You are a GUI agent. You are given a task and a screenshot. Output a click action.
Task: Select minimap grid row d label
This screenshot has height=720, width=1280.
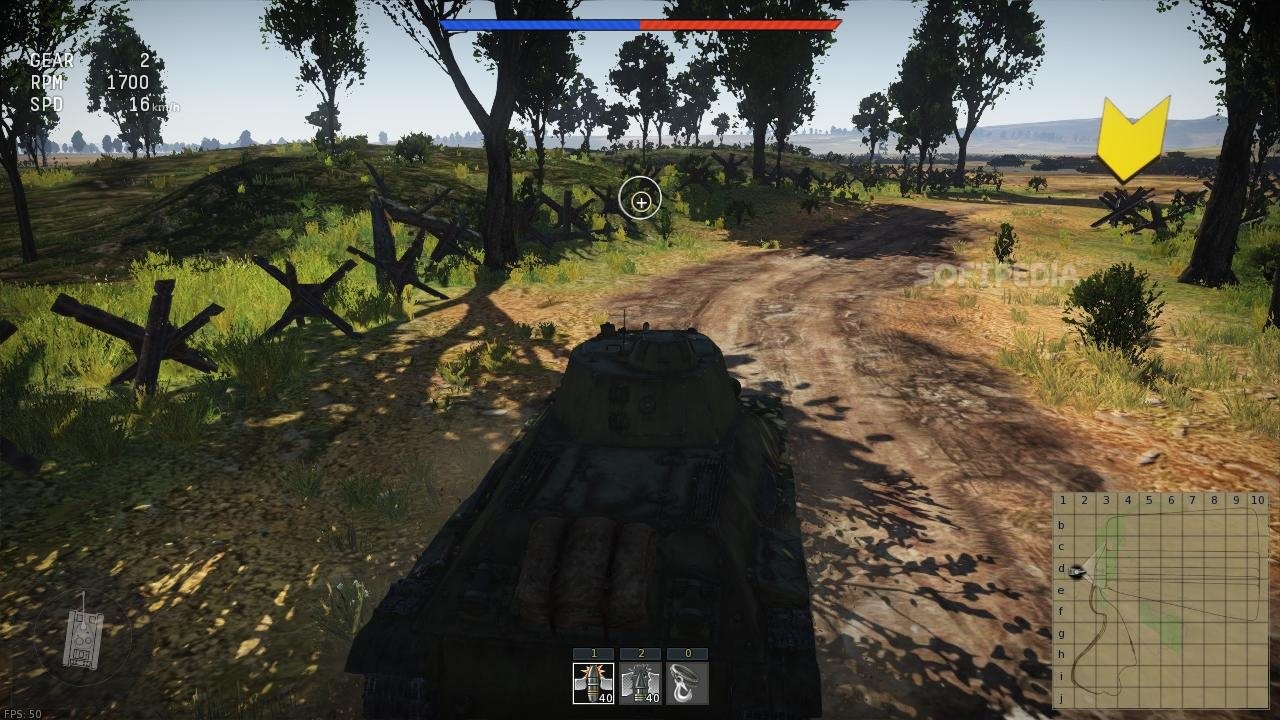(1061, 570)
